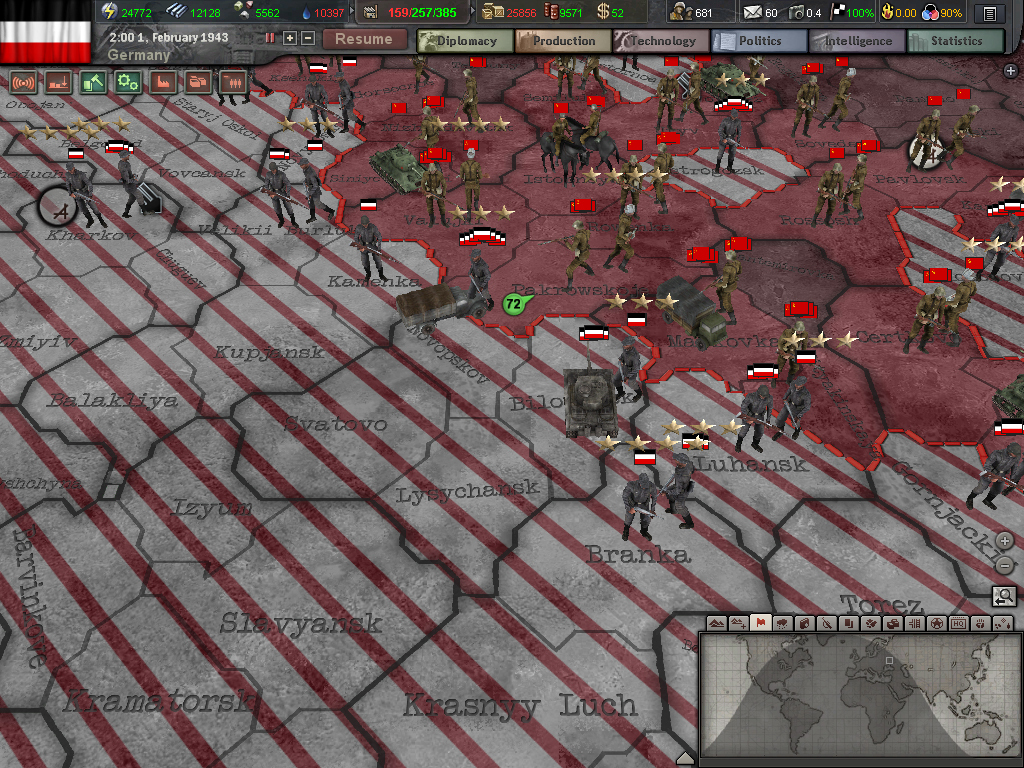Switch to the Production tab
Screen dimensions: 1024x768
563,41
